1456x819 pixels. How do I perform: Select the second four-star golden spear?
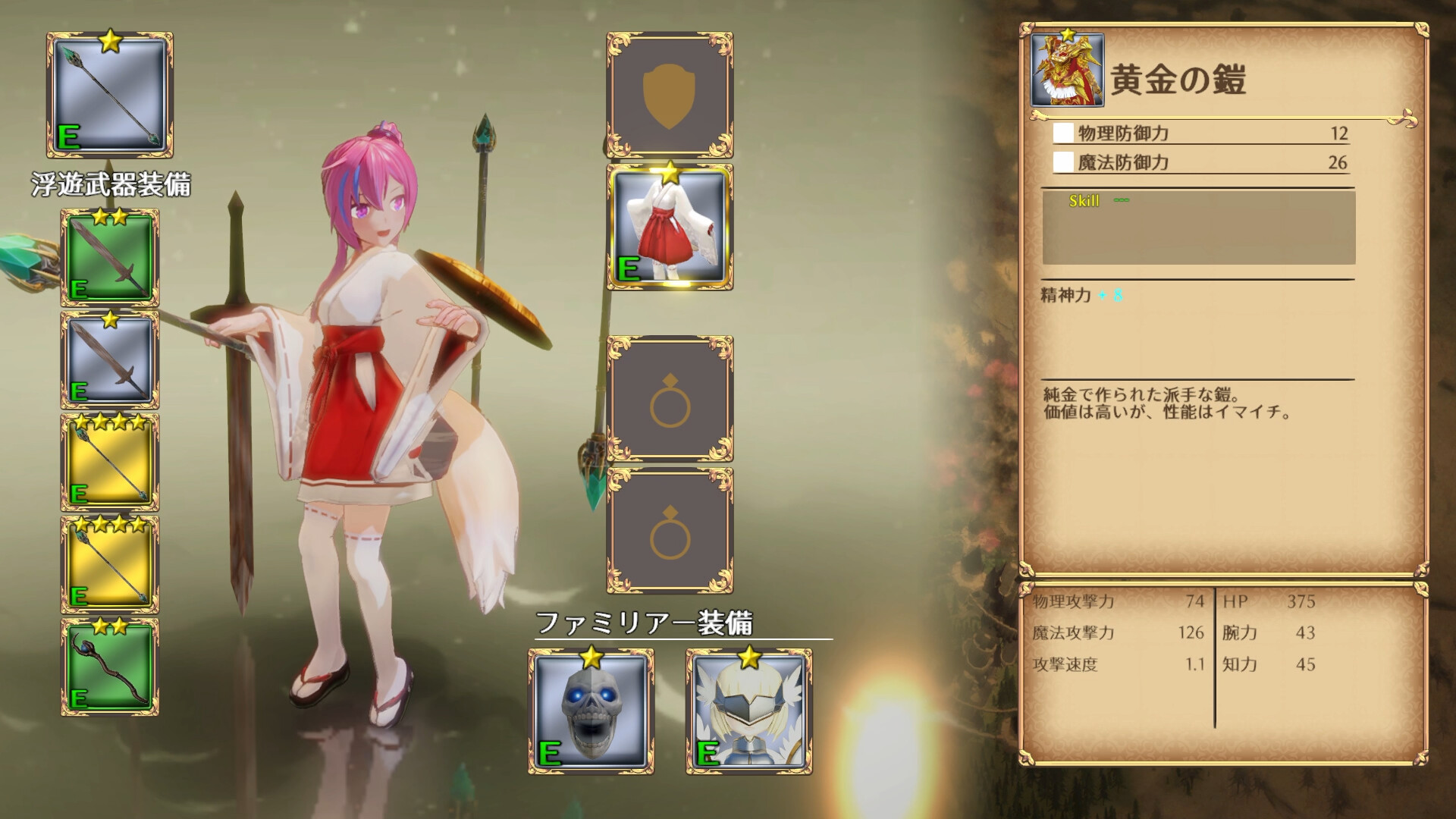coord(110,565)
